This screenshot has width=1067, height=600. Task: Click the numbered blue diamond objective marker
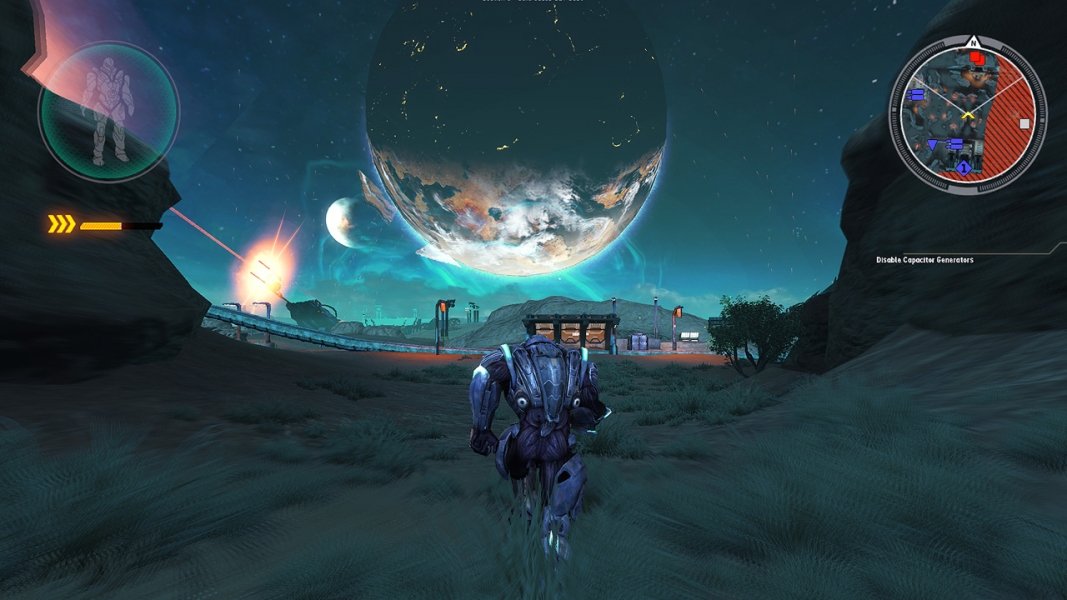click(x=963, y=168)
